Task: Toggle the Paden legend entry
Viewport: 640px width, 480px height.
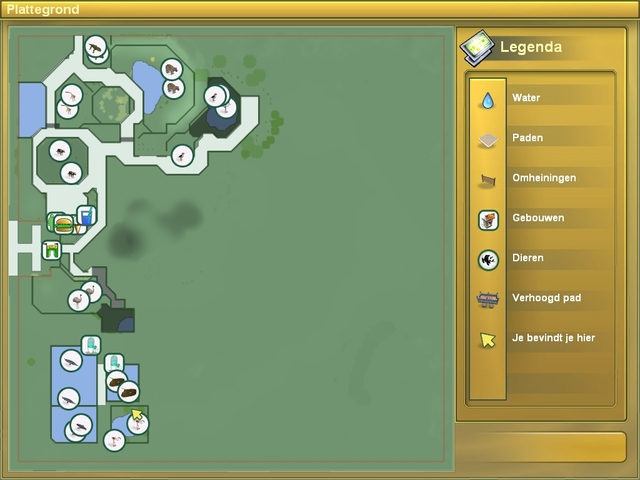Action: 488,140
